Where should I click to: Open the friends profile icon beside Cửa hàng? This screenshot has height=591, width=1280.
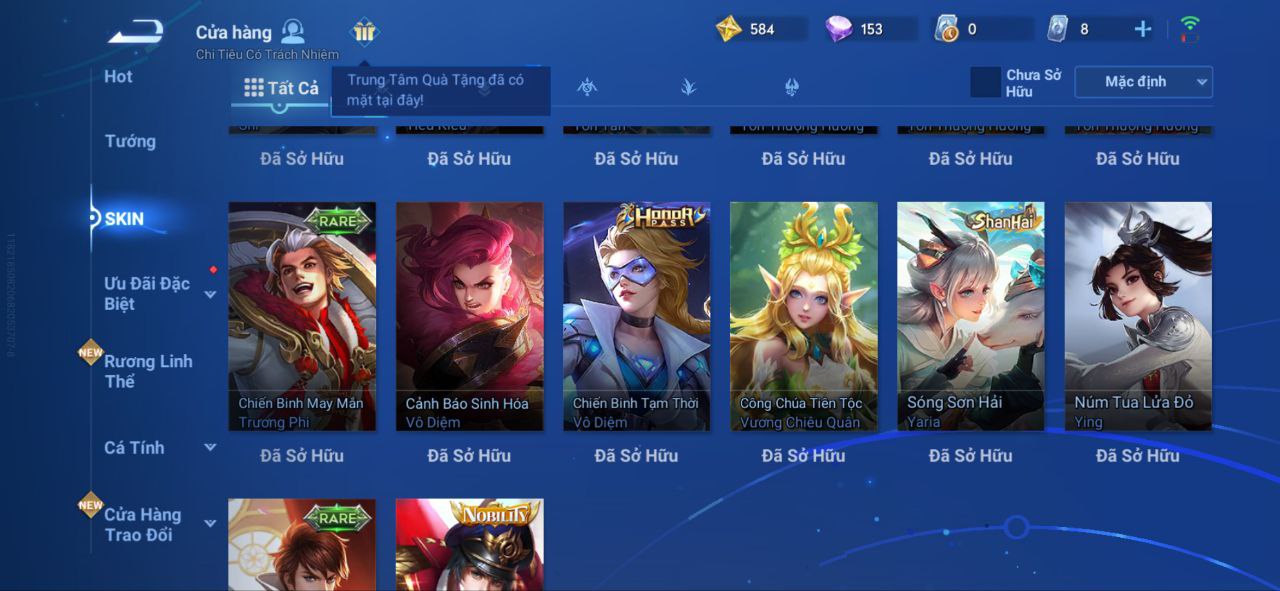click(x=293, y=31)
